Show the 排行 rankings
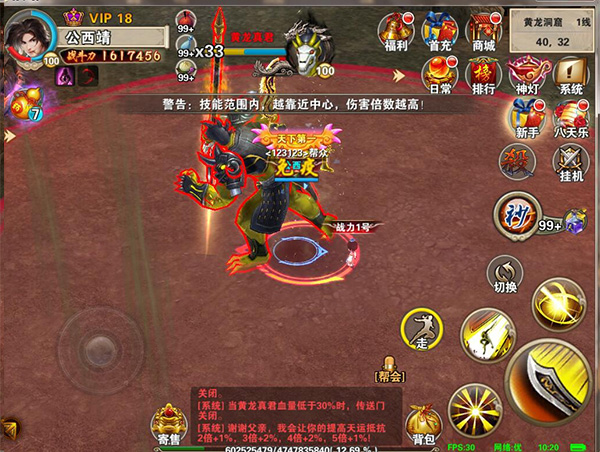 click(x=483, y=73)
